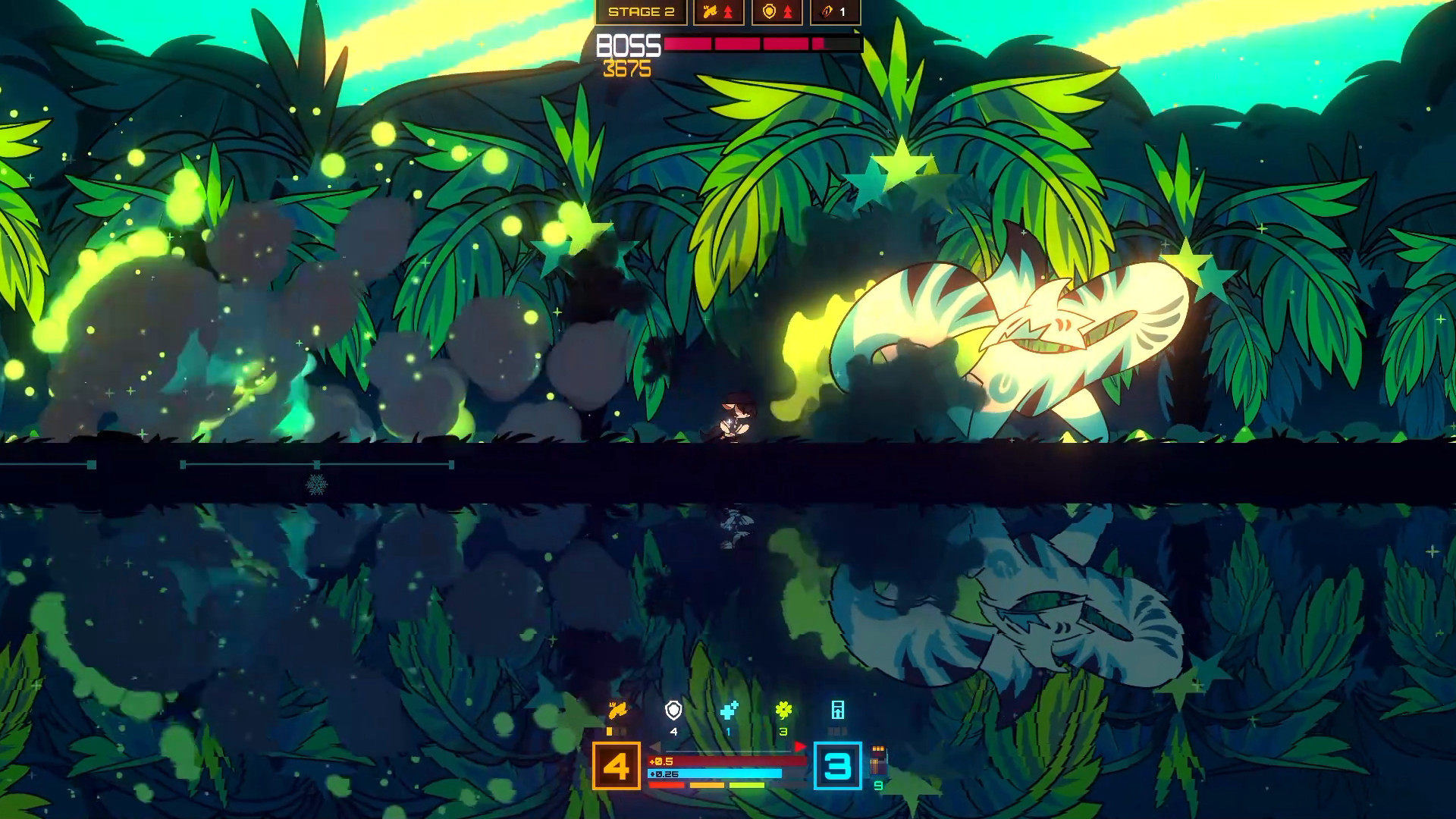This screenshot has height=819, width=1456.
Task: Toggle the gray segment indicator under the elevator icon
Action: pos(837,730)
